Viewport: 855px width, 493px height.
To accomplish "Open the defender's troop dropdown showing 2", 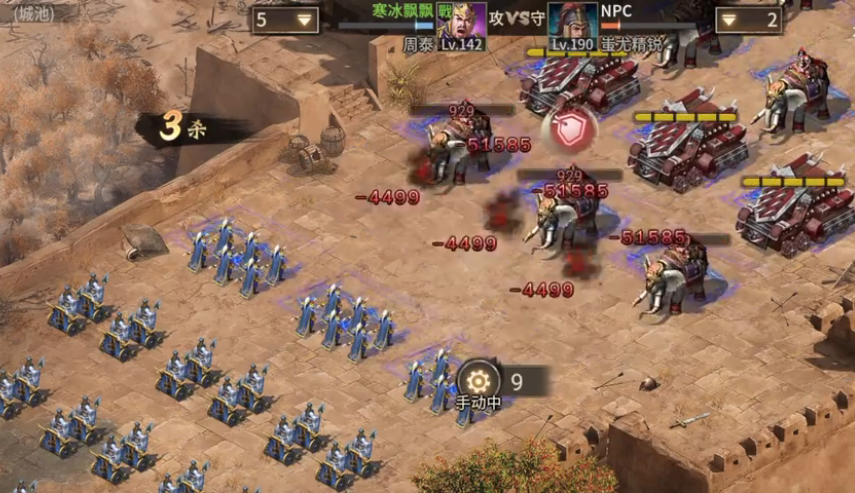I will click(x=748, y=20).
